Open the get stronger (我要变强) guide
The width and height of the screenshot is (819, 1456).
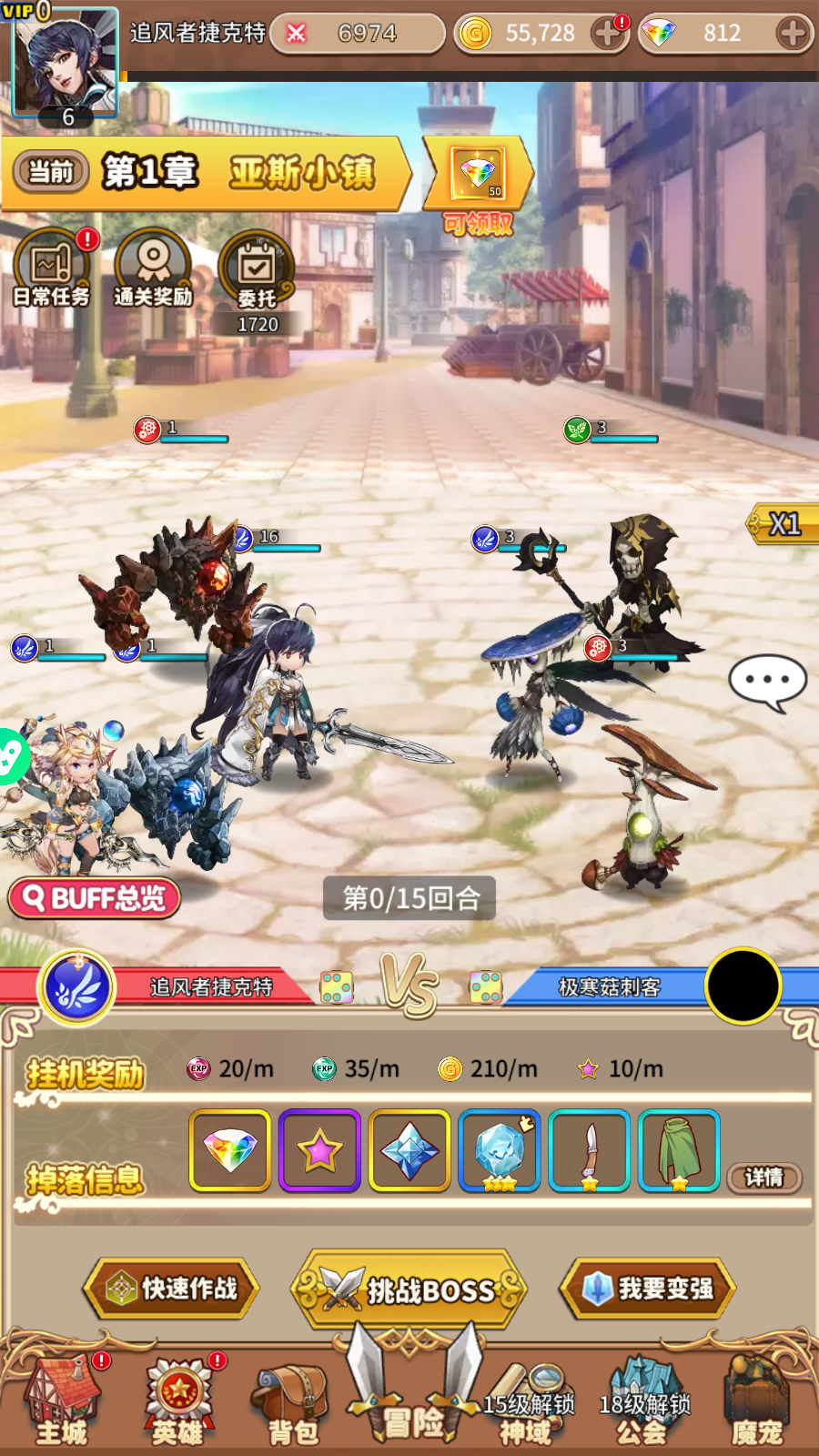[x=648, y=1289]
